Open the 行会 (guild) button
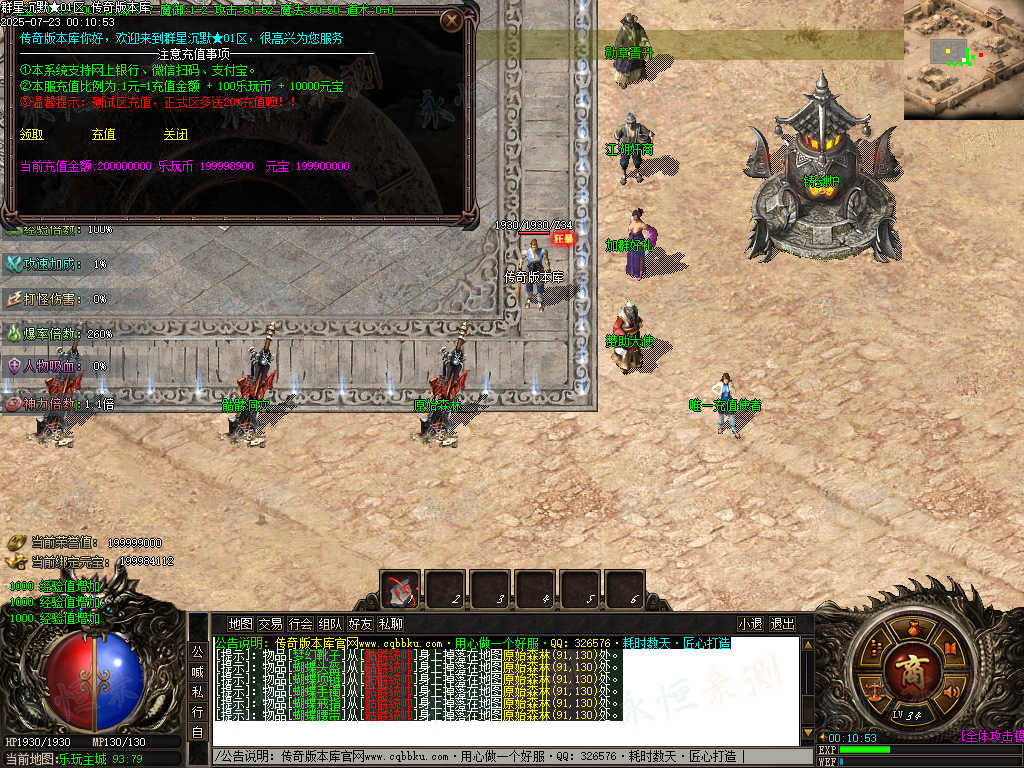This screenshot has width=1024, height=768. tap(300, 624)
